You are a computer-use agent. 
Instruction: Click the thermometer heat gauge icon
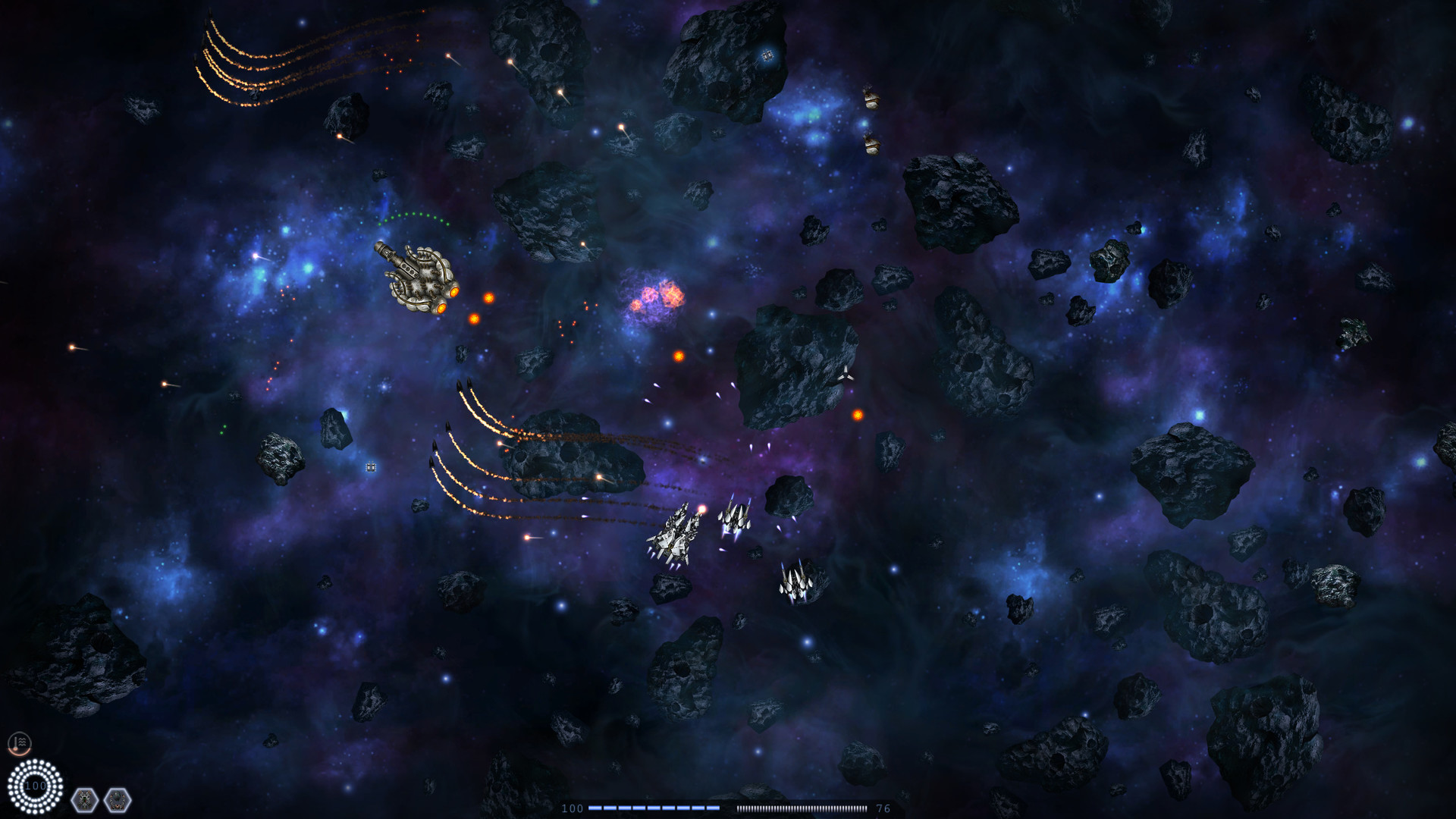tap(19, 743)
